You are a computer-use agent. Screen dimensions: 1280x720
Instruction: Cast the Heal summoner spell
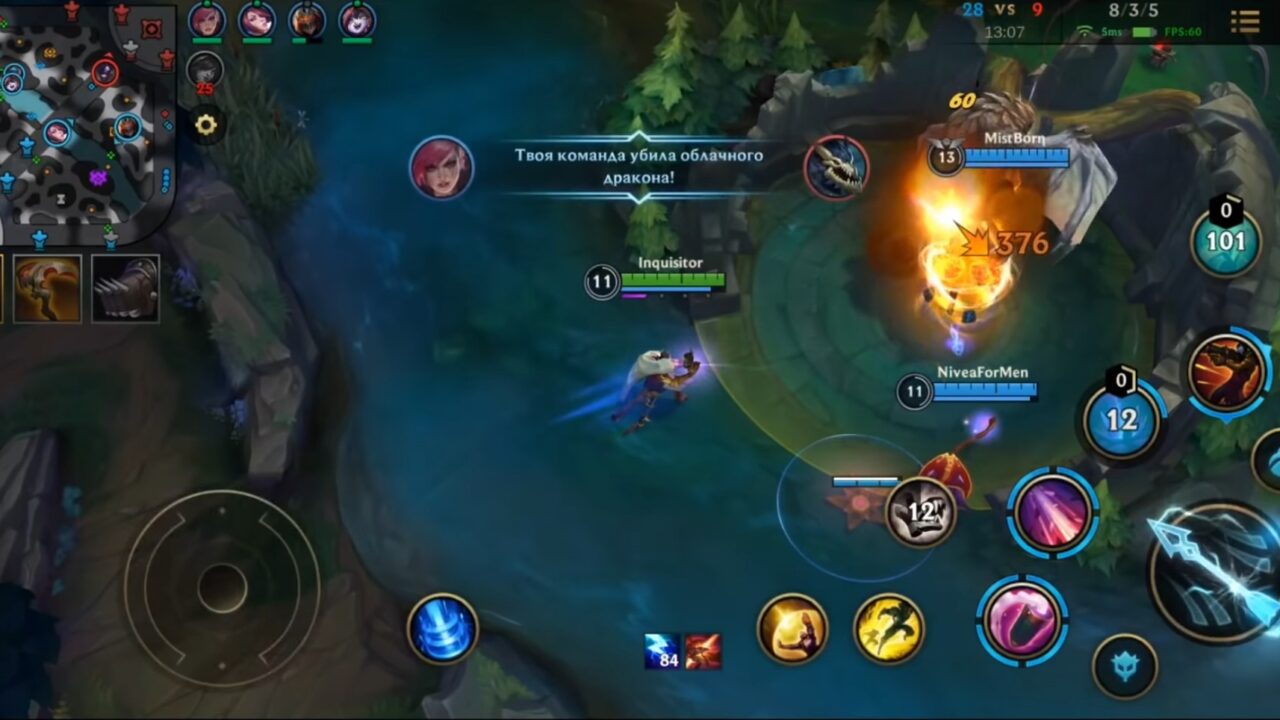coord(794,630)
